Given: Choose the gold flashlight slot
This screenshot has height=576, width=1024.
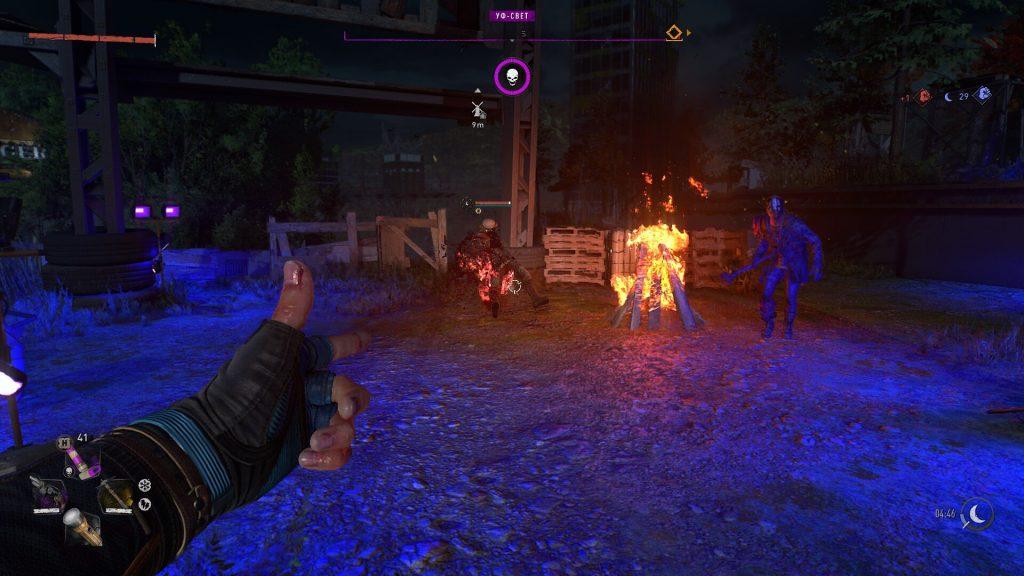Looking at the screenshot, I should [x=82, y=527].
